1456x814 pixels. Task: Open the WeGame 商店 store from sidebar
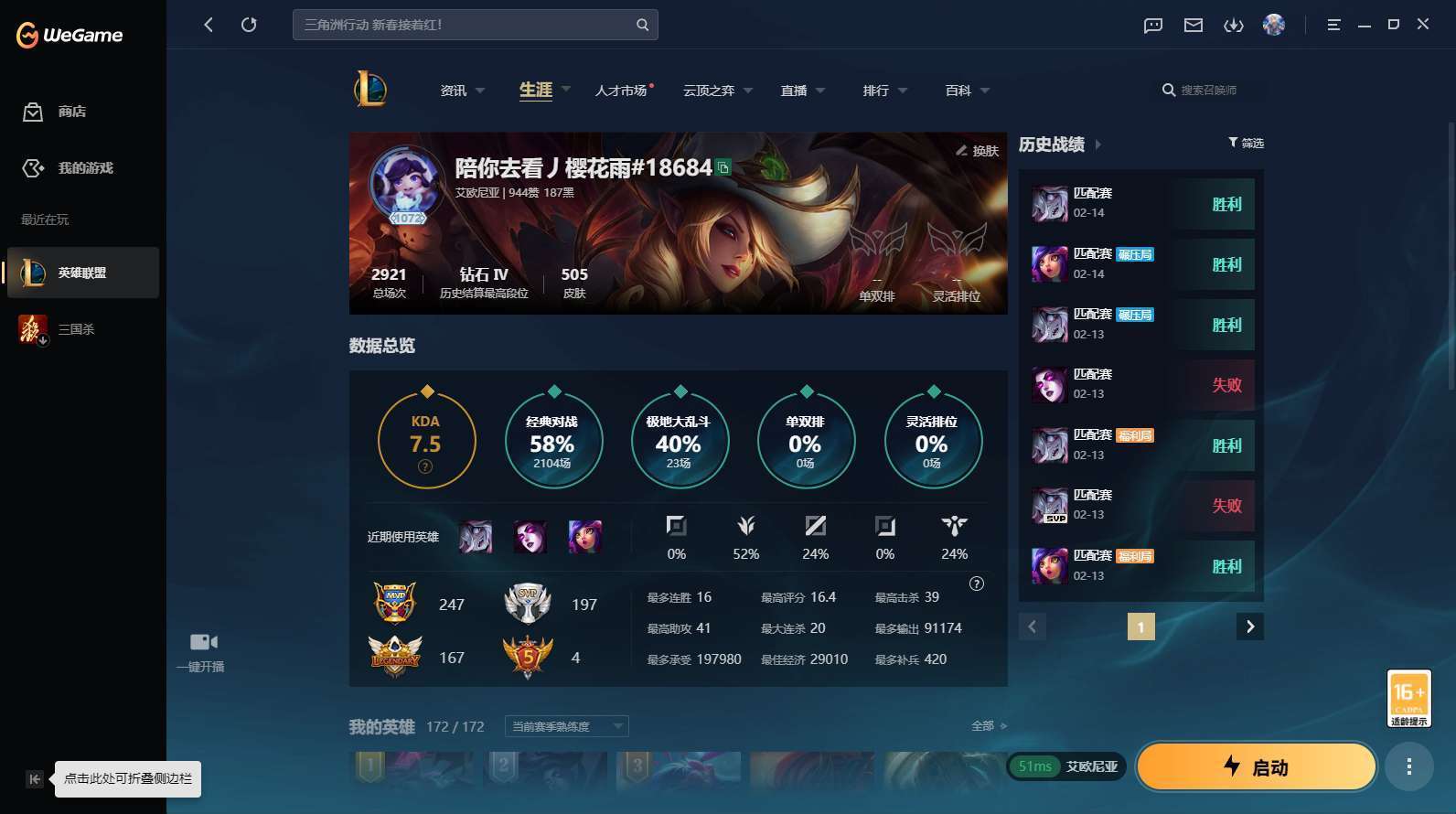[59, 112]
